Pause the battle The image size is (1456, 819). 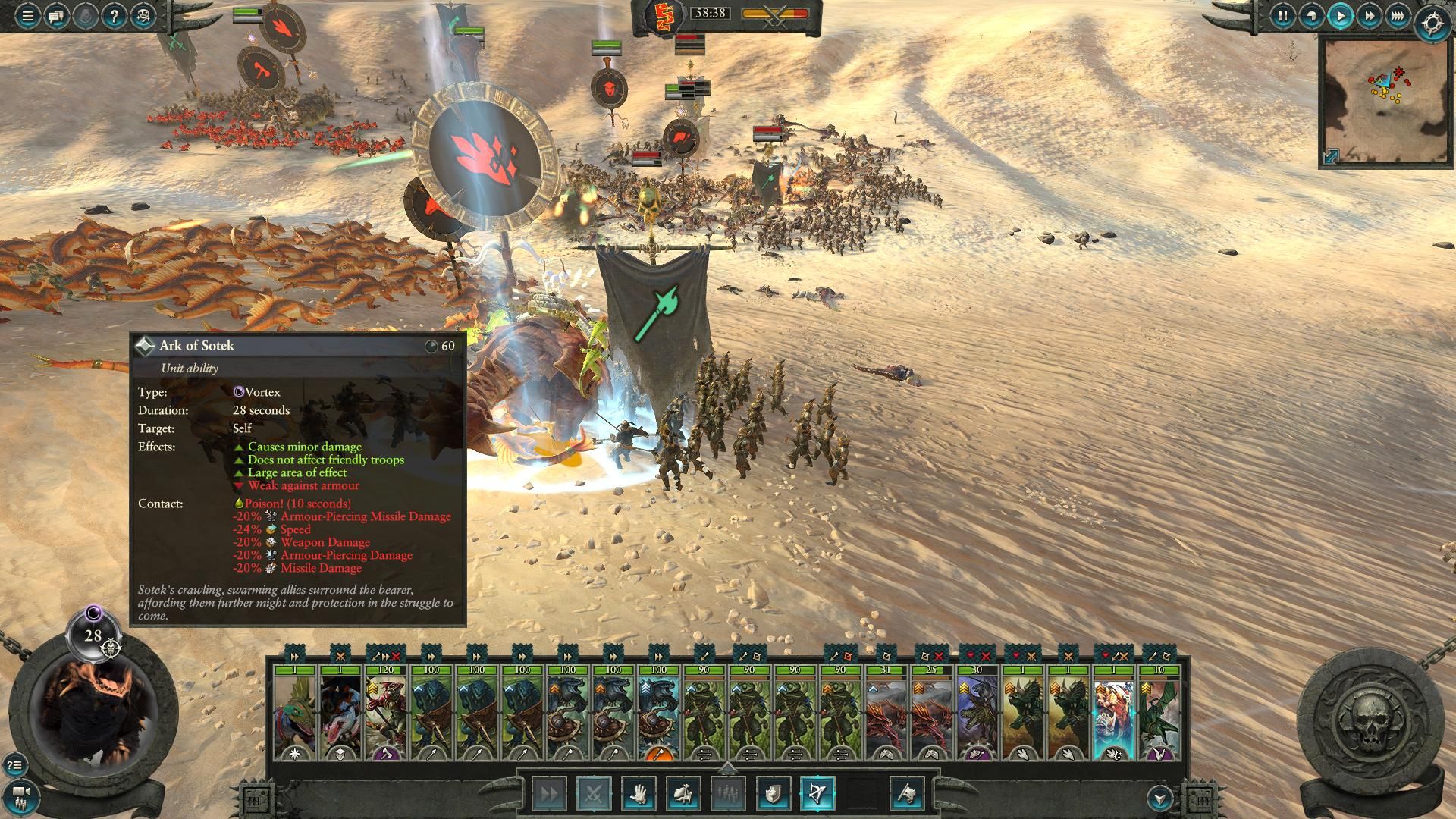pos(1282,15)
